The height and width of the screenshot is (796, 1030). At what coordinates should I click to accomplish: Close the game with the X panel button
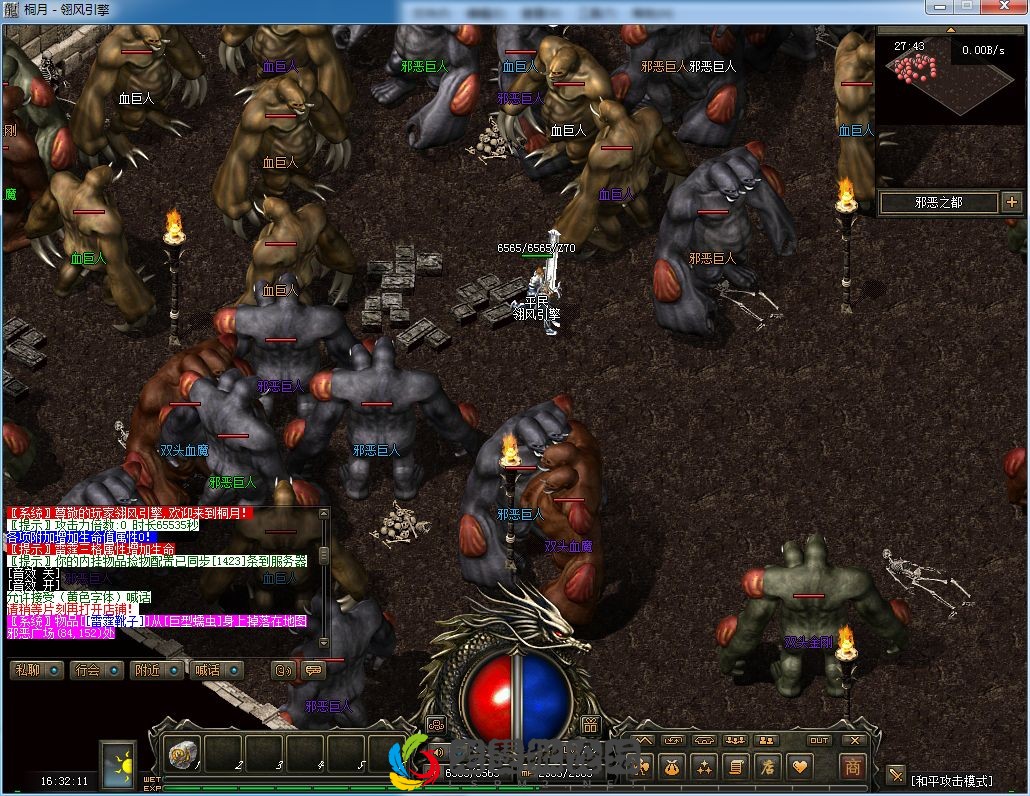[x=854, y=741]
